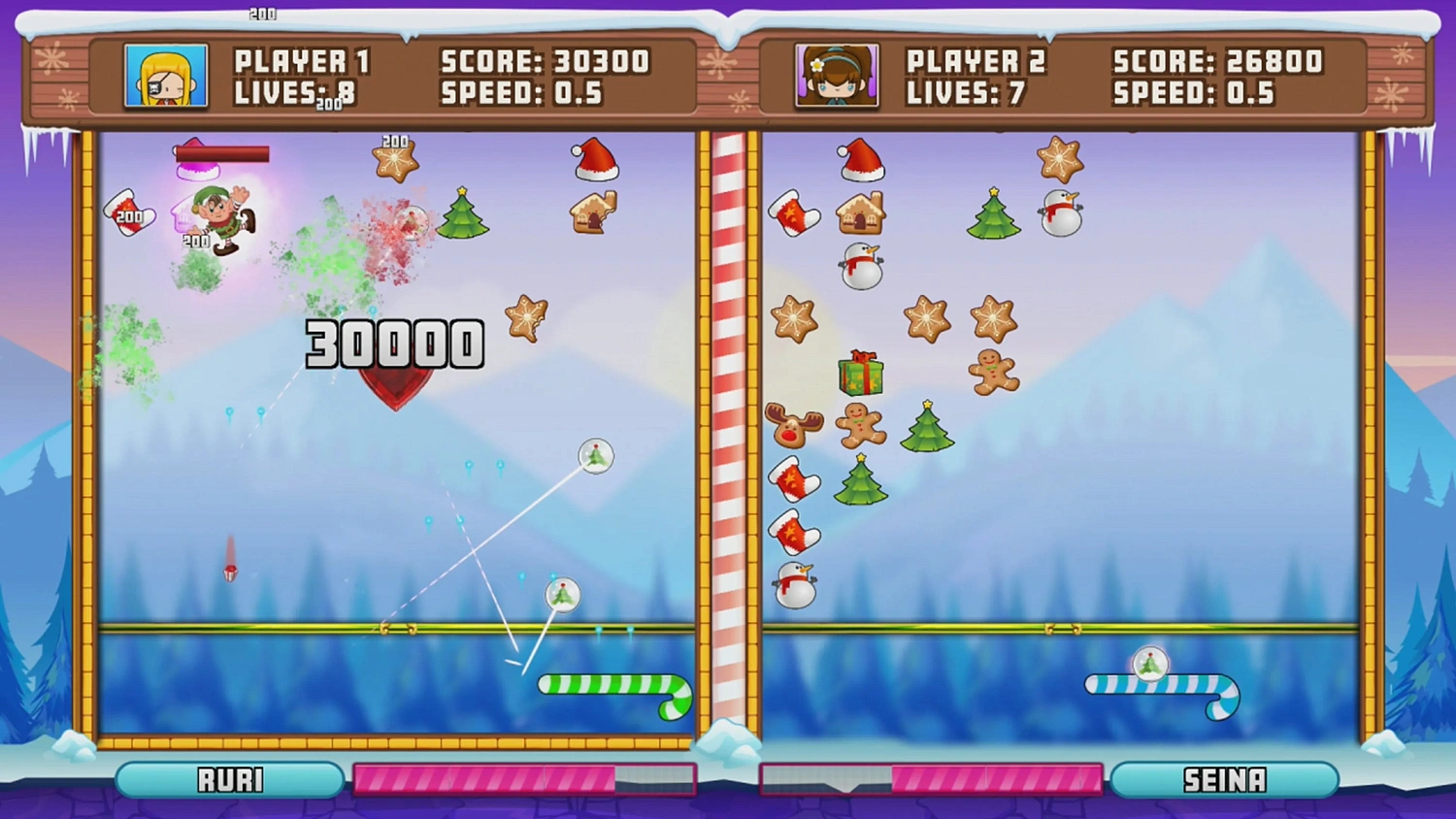
Task: Select the RURI name tab at the bottom
Action: [x=230, y=778]
